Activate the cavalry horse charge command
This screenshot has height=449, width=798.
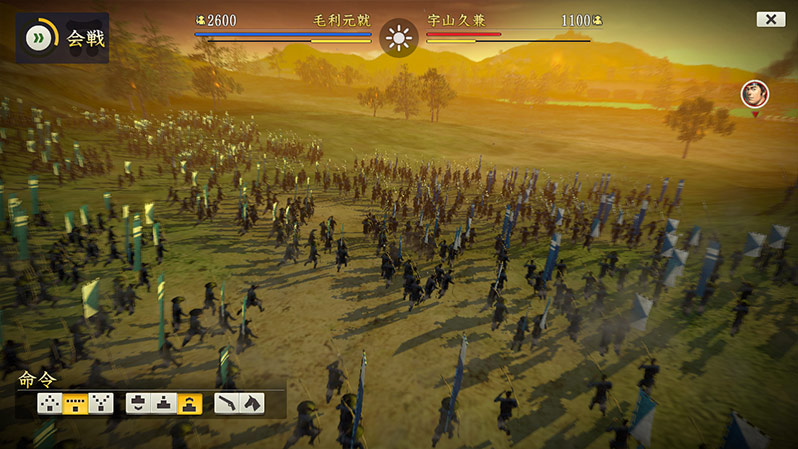252,403
